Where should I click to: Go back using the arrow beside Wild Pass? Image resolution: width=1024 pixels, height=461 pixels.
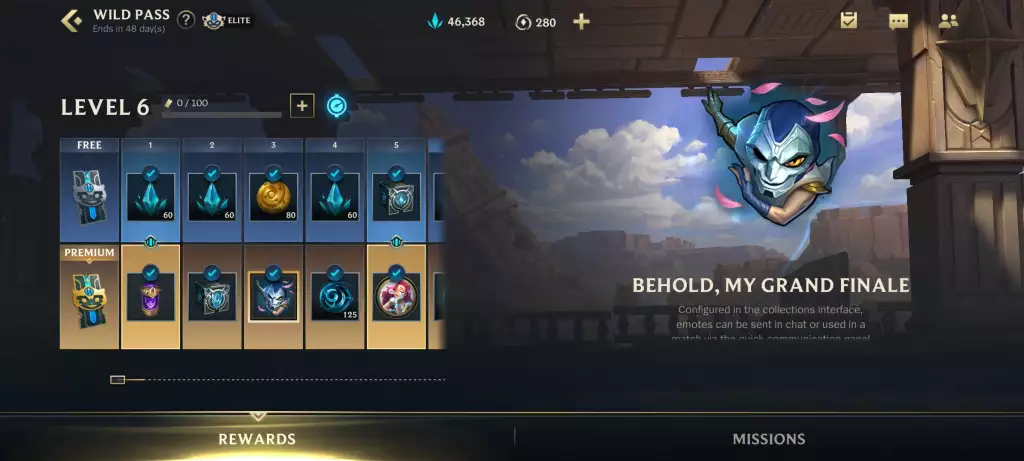pyautogui.click(x=71, y=20)
